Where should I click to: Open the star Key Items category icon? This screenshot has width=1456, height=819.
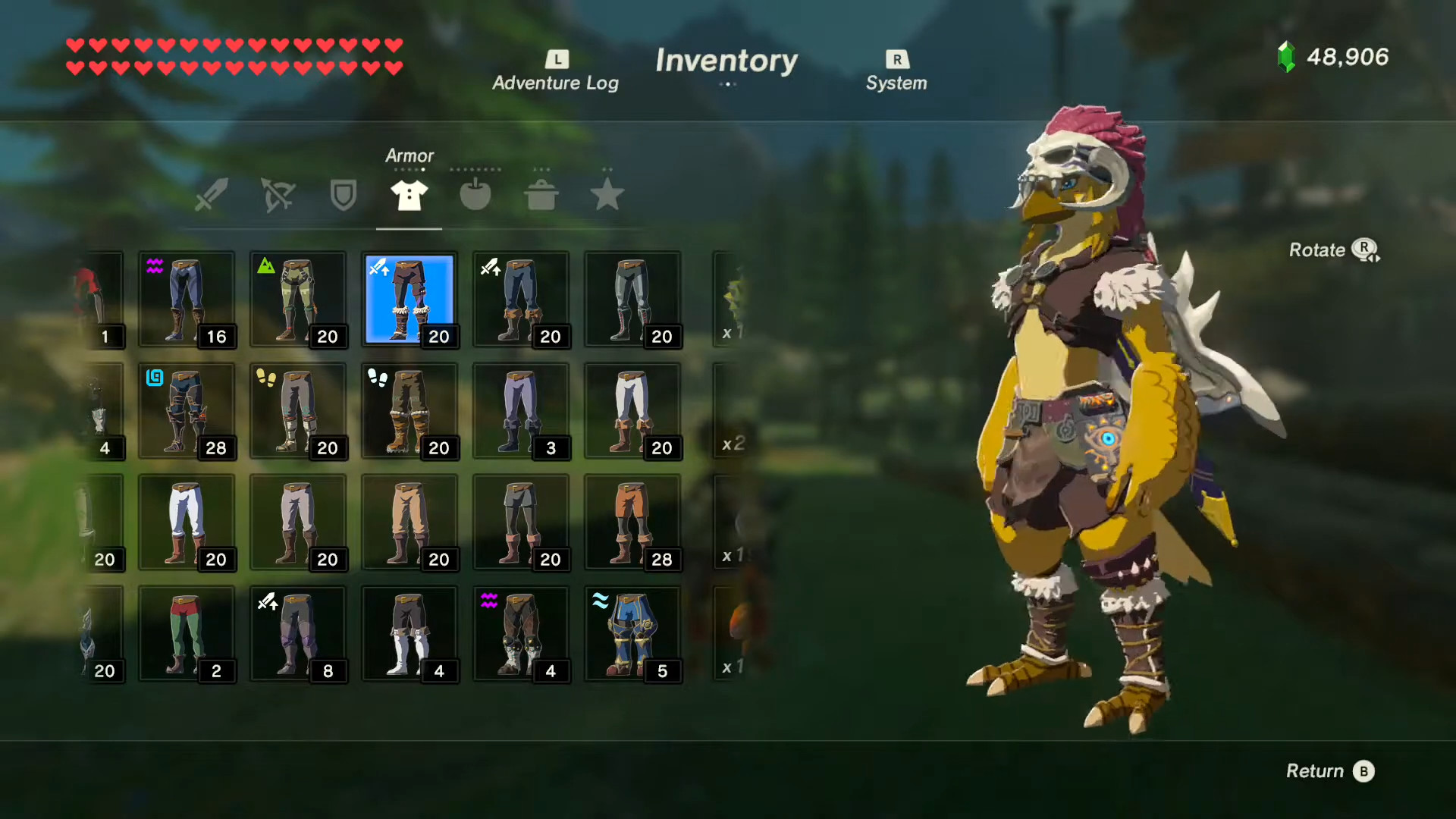click(x=607, y=195)
